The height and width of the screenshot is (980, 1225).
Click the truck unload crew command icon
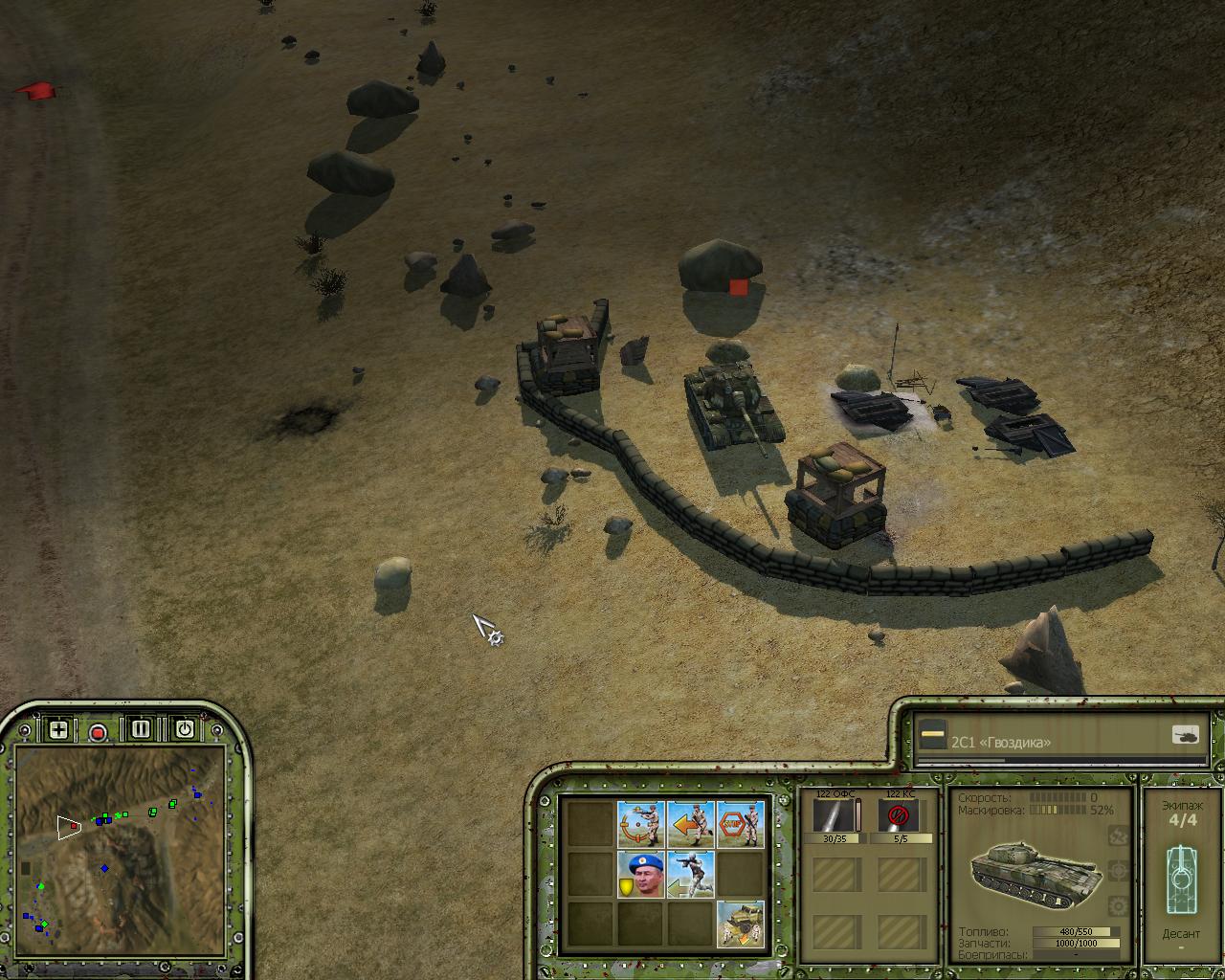(741, 924)
